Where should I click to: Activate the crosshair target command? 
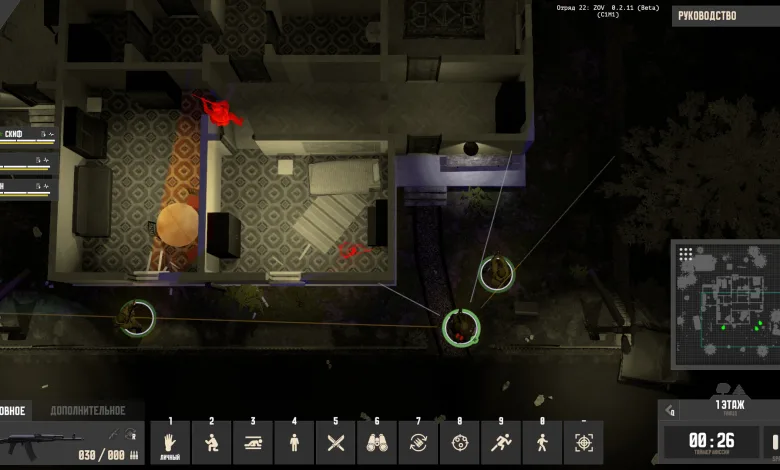(x=584, y=442)
